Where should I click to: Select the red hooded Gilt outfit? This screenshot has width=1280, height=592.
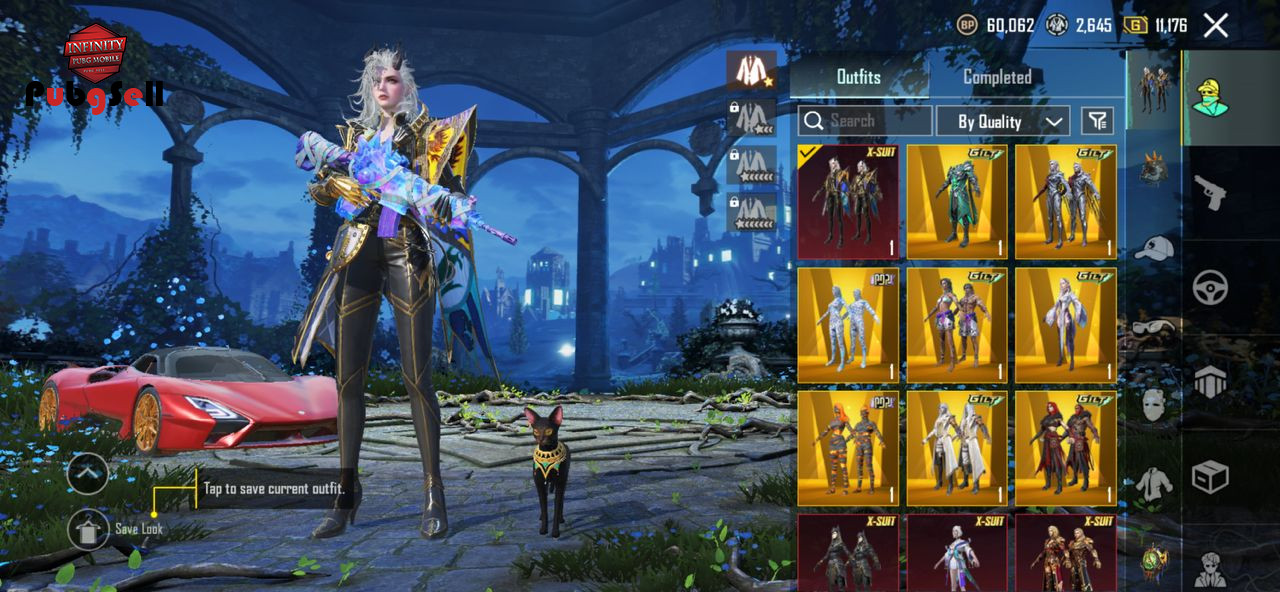[1066, 448]
